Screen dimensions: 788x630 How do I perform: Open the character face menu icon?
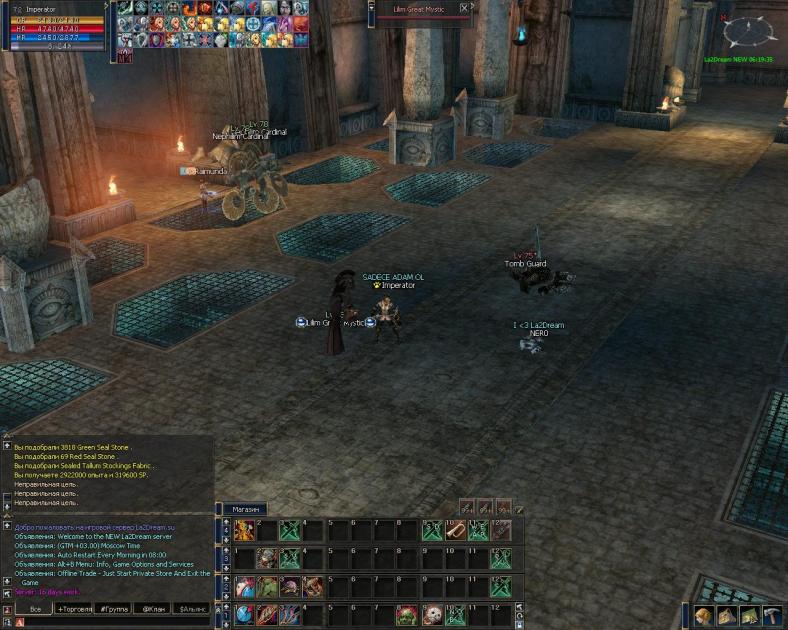[x=704, y=615]
